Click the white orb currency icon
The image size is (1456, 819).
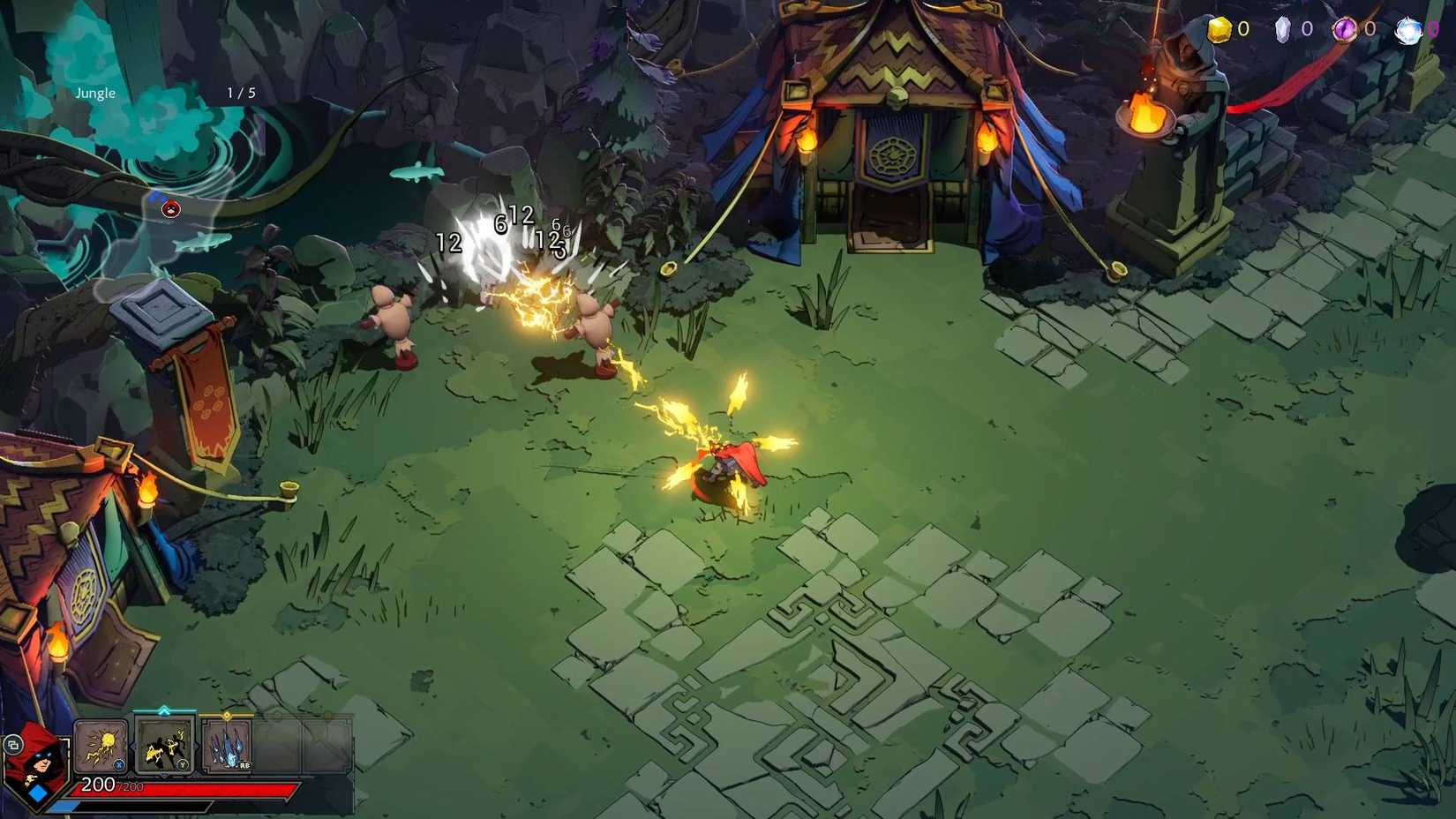tap(1410, 28)
